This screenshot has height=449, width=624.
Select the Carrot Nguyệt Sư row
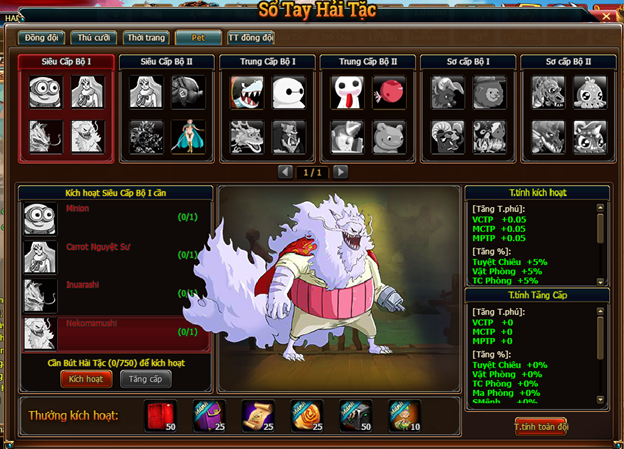click(115, 255)
